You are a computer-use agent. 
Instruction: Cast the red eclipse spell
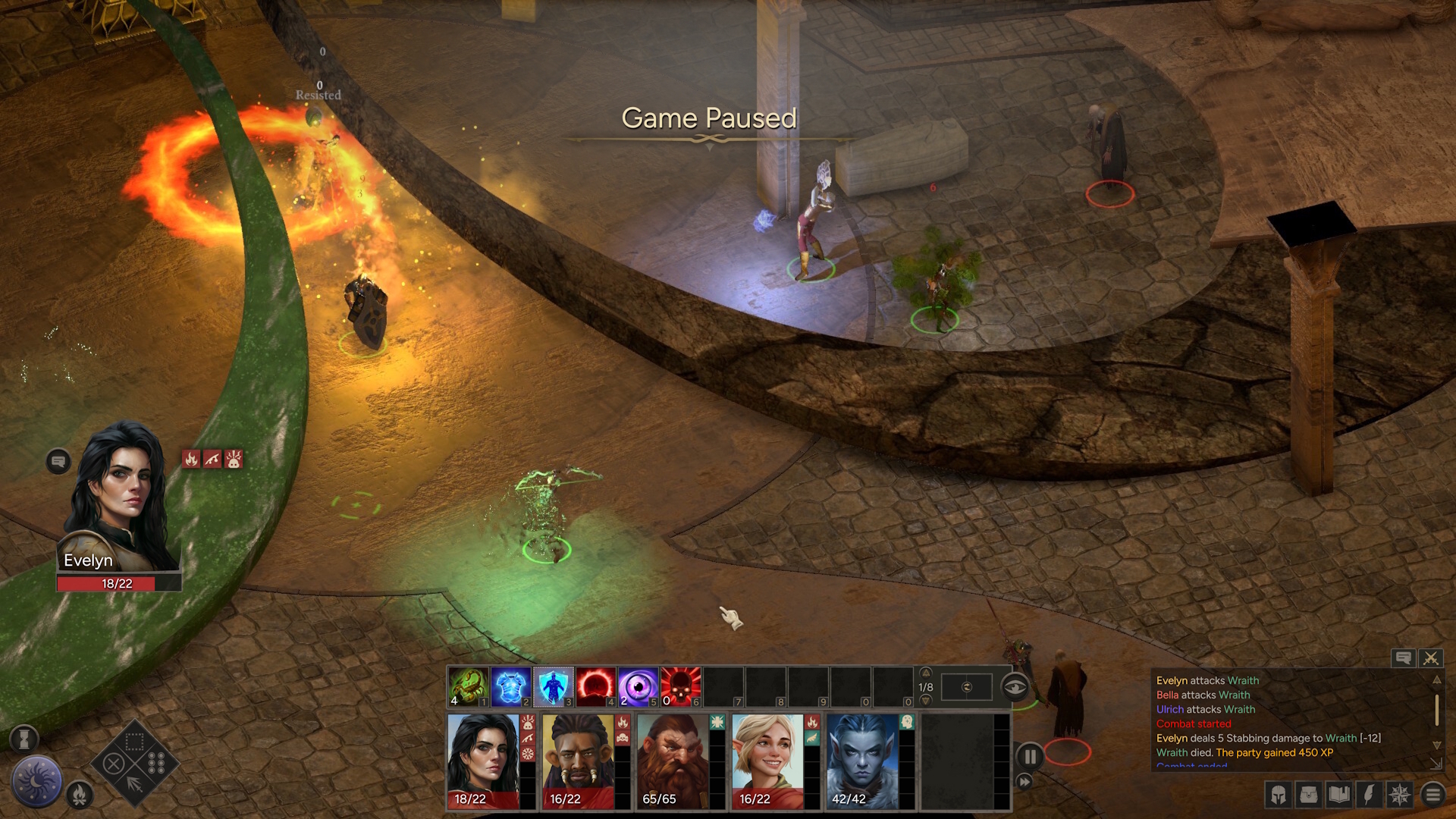(x=595, y=687)
